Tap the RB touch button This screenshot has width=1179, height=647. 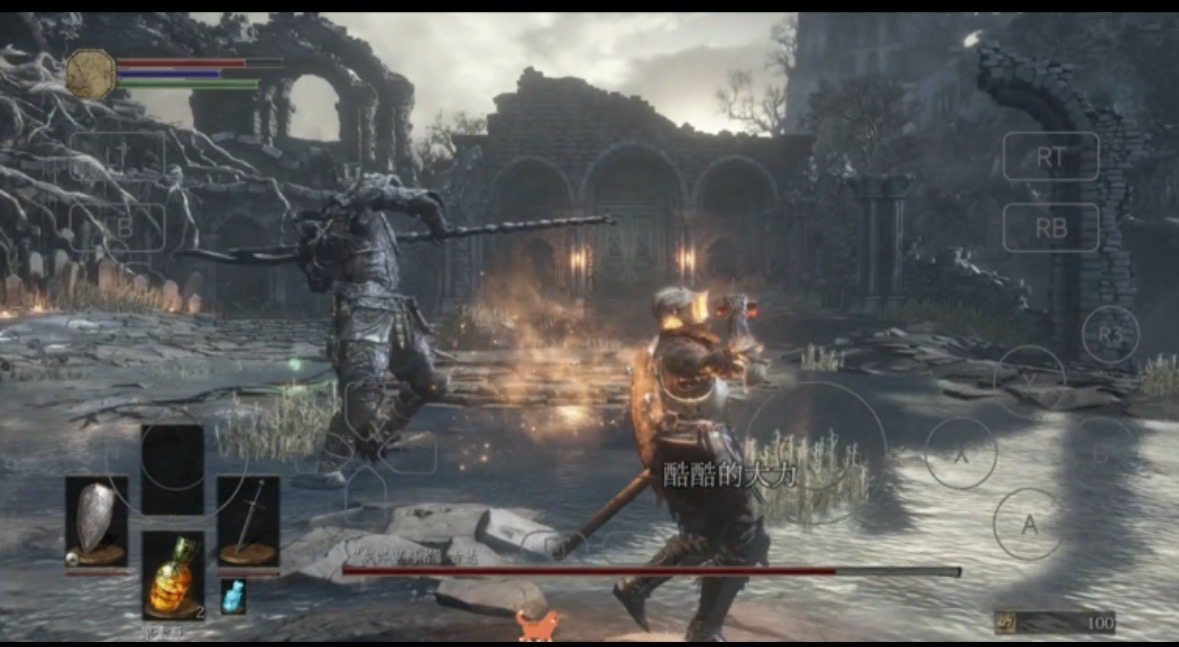tap(1050, 228)
